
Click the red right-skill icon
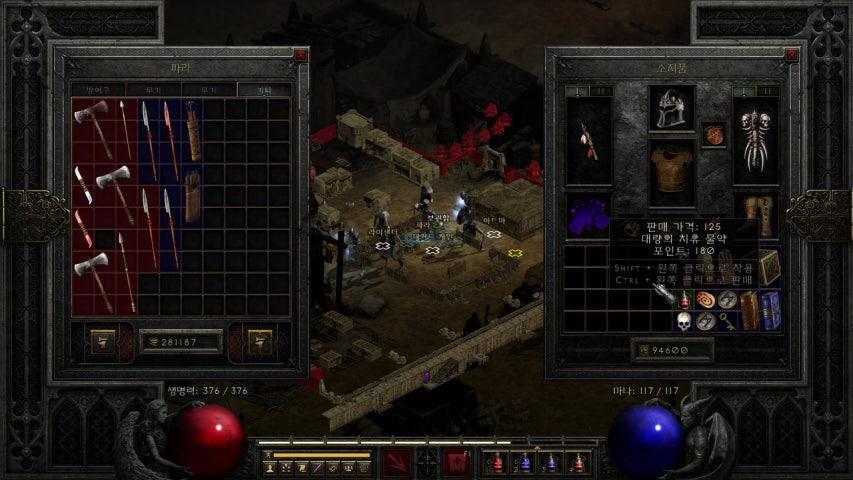(x=458, y=462)
